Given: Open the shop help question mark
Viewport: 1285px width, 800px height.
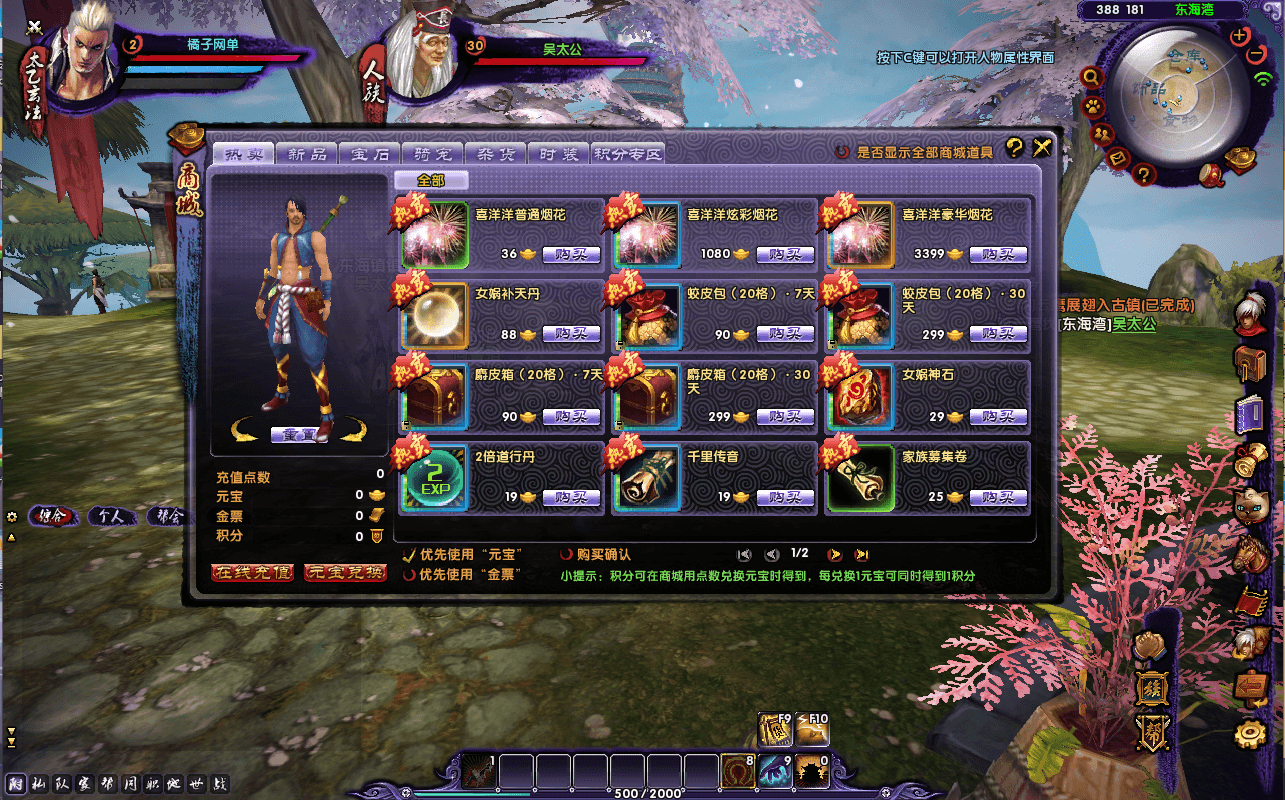Looking at the screenshot, I should [1014, 148].
